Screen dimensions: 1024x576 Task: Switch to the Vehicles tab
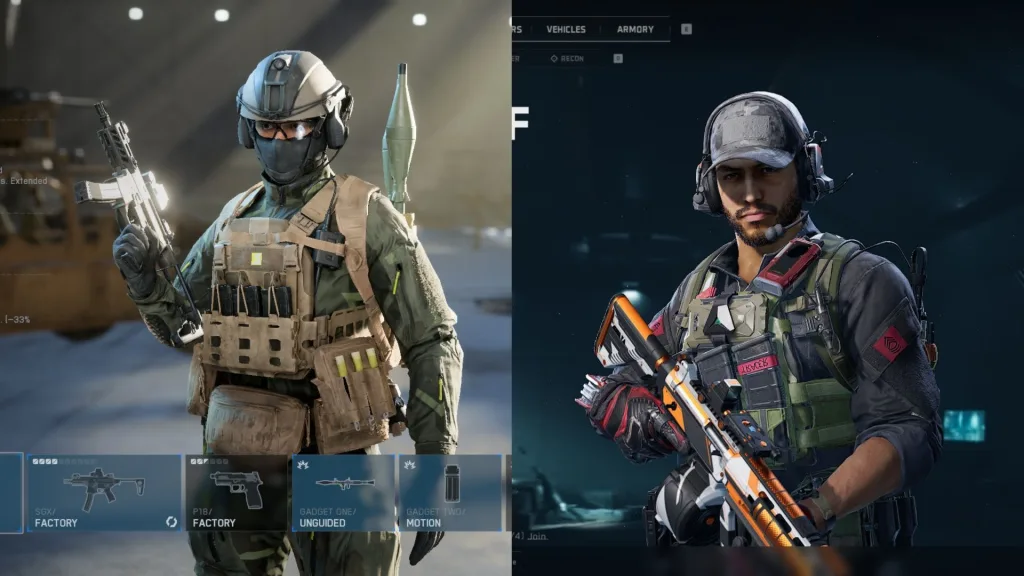coord(566,29)
